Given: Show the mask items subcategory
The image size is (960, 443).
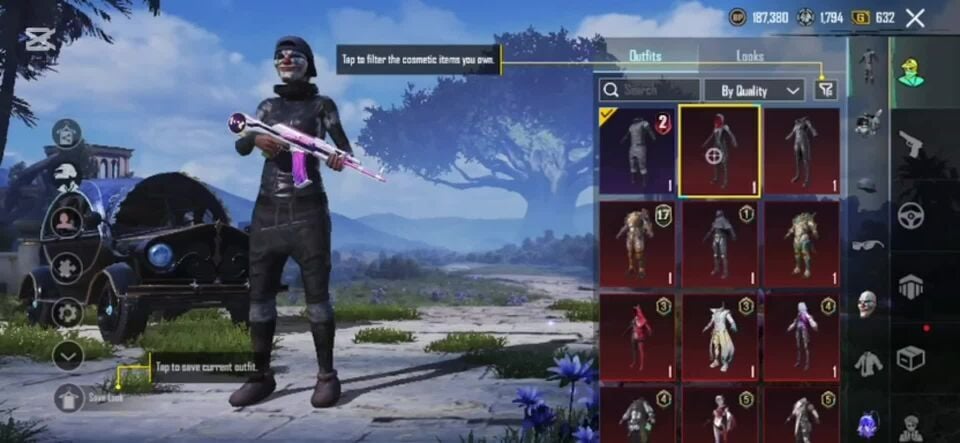Looking at the screenshot, I should 868,303.
